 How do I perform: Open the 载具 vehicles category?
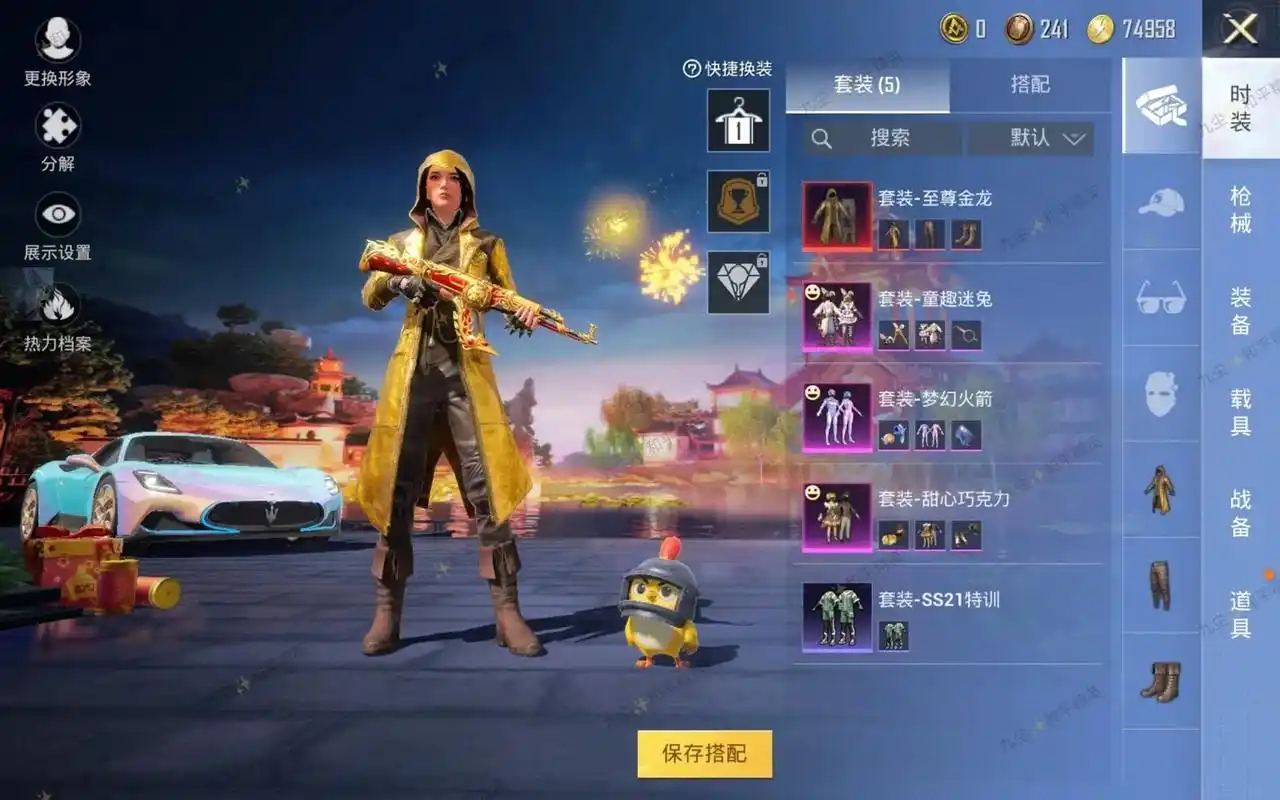(1240, 411)
